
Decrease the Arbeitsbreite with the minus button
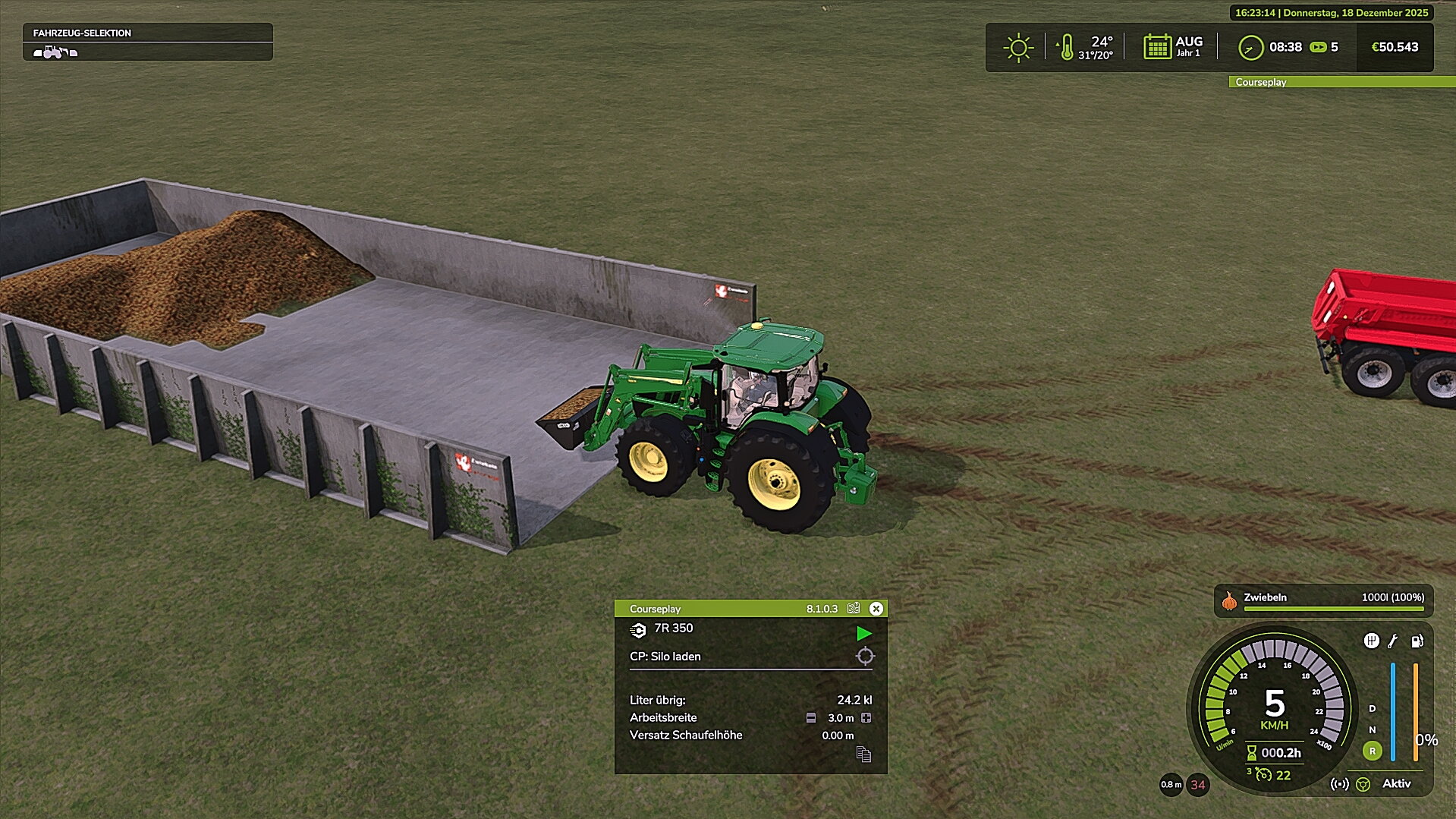[x=811, y=718]
